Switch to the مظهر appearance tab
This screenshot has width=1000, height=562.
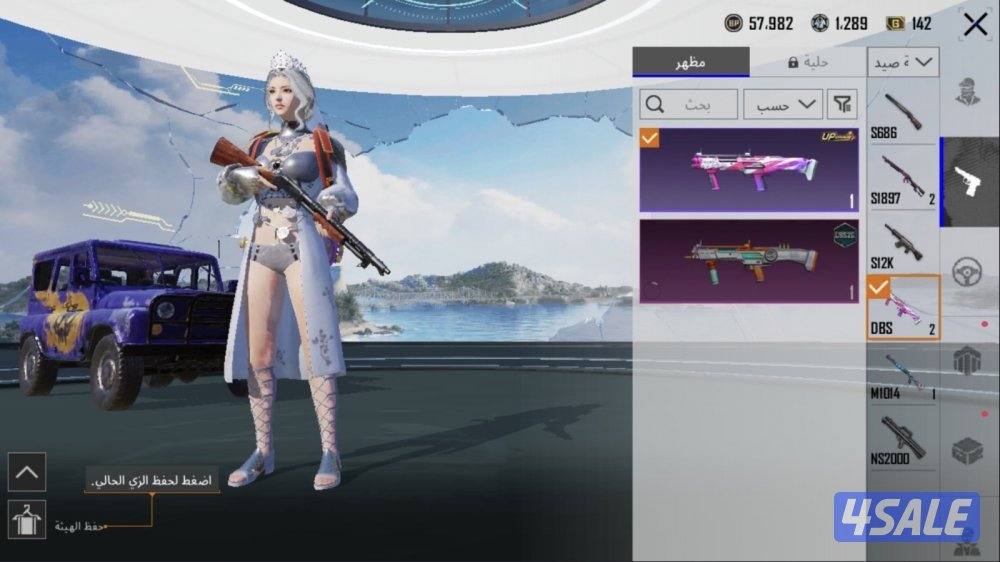click(691, 62)
